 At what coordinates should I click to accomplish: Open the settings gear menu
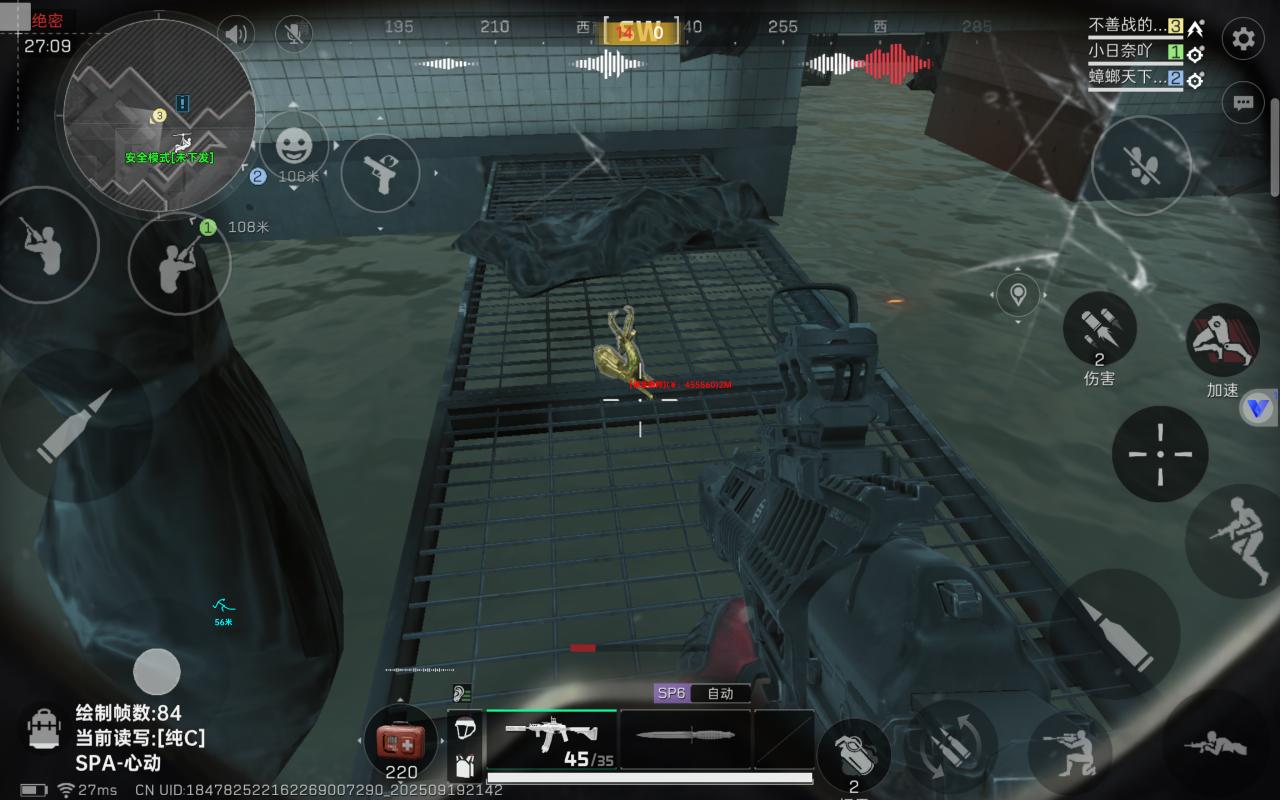(1243, 39)
